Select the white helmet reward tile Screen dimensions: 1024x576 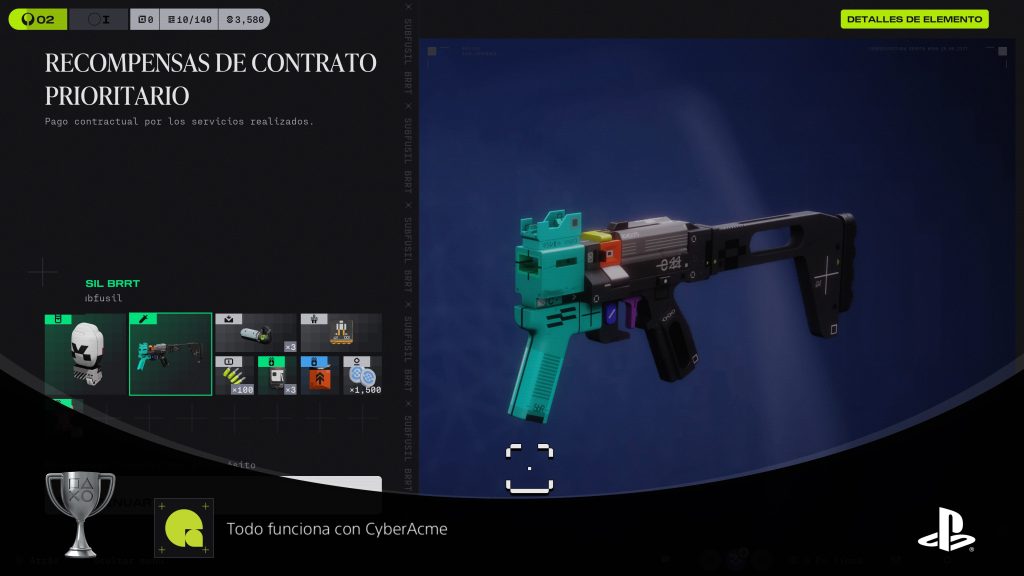coord(85,354)
